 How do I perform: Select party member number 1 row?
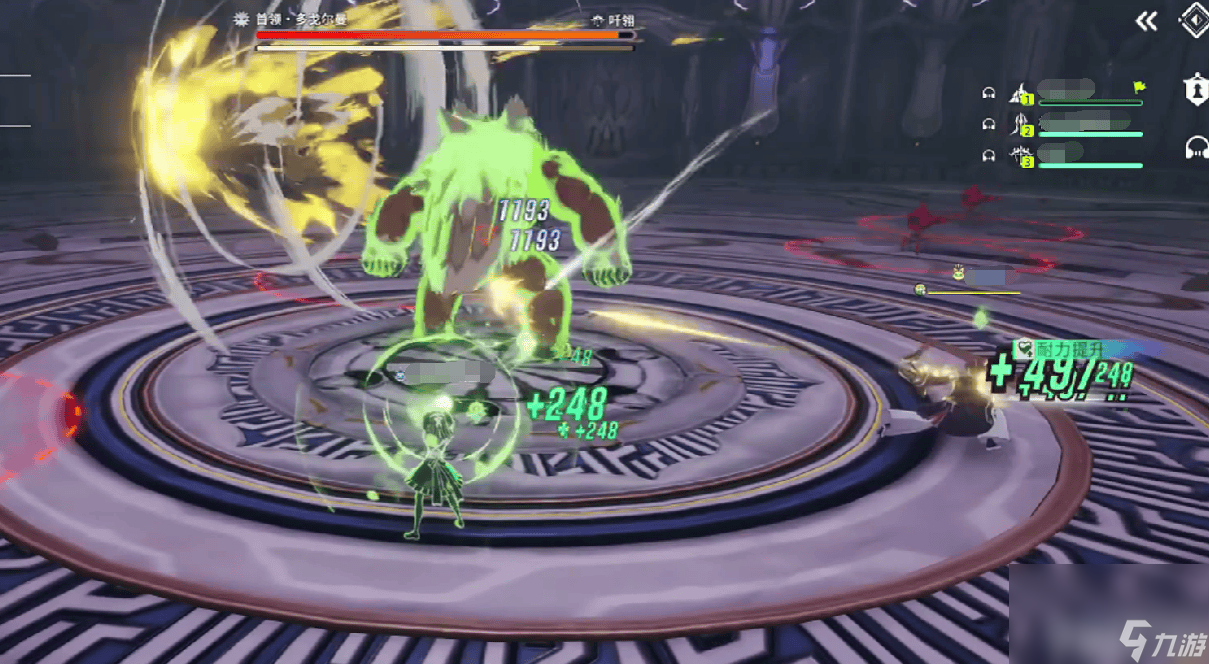pos(1080,94)
